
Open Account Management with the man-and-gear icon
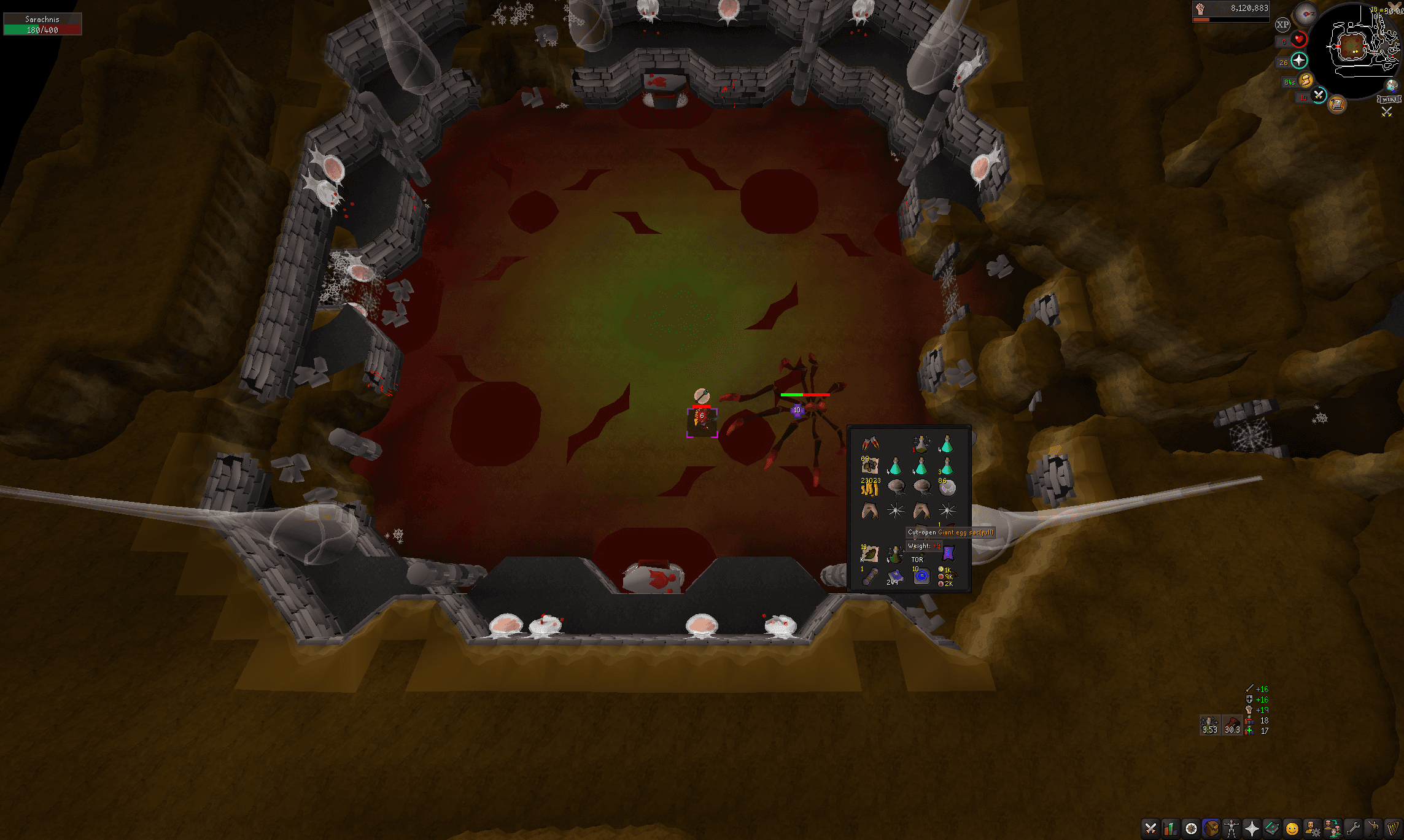(x=1312, y=830)
